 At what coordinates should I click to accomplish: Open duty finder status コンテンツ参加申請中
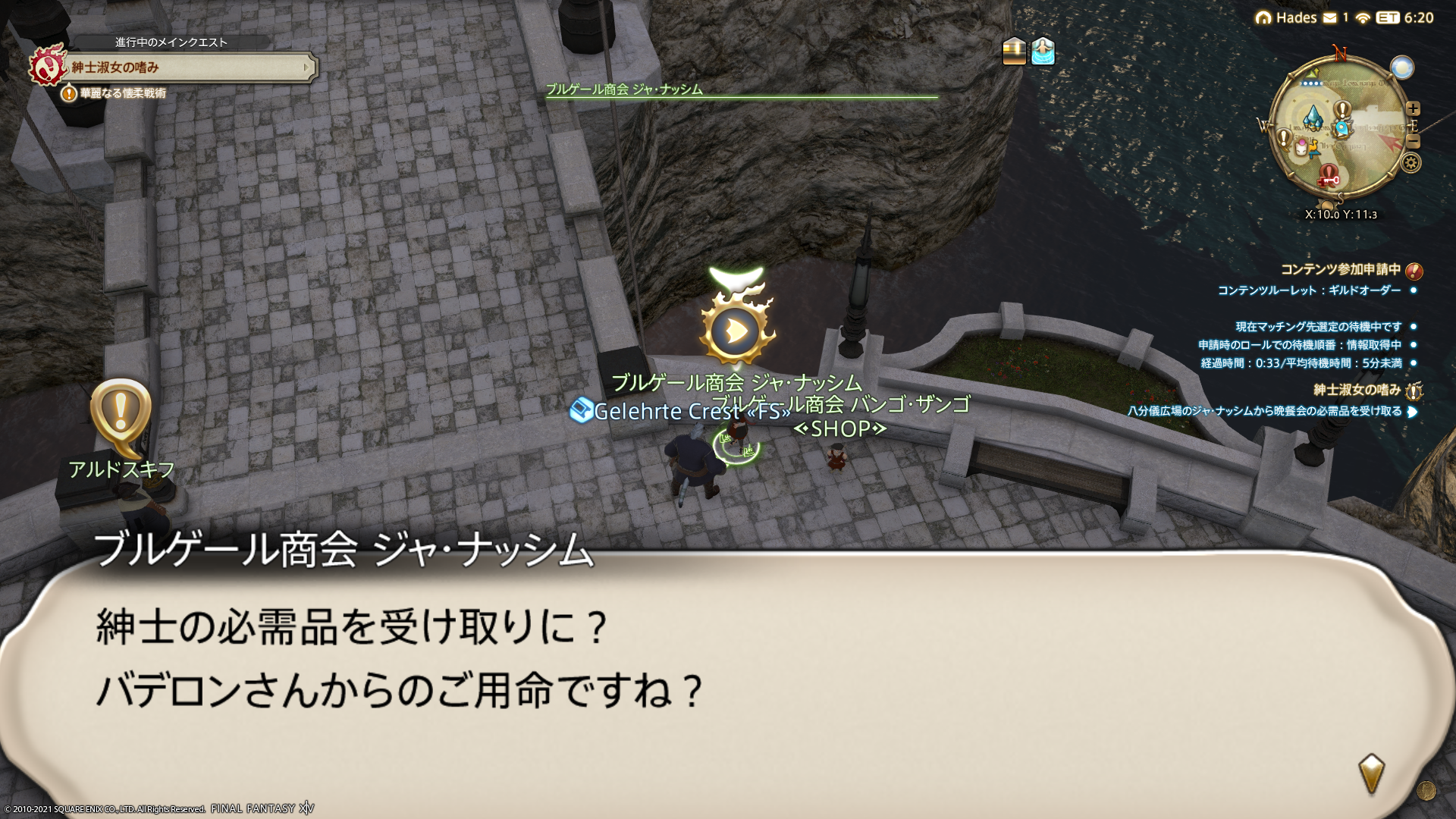[x=1340, y=270]
